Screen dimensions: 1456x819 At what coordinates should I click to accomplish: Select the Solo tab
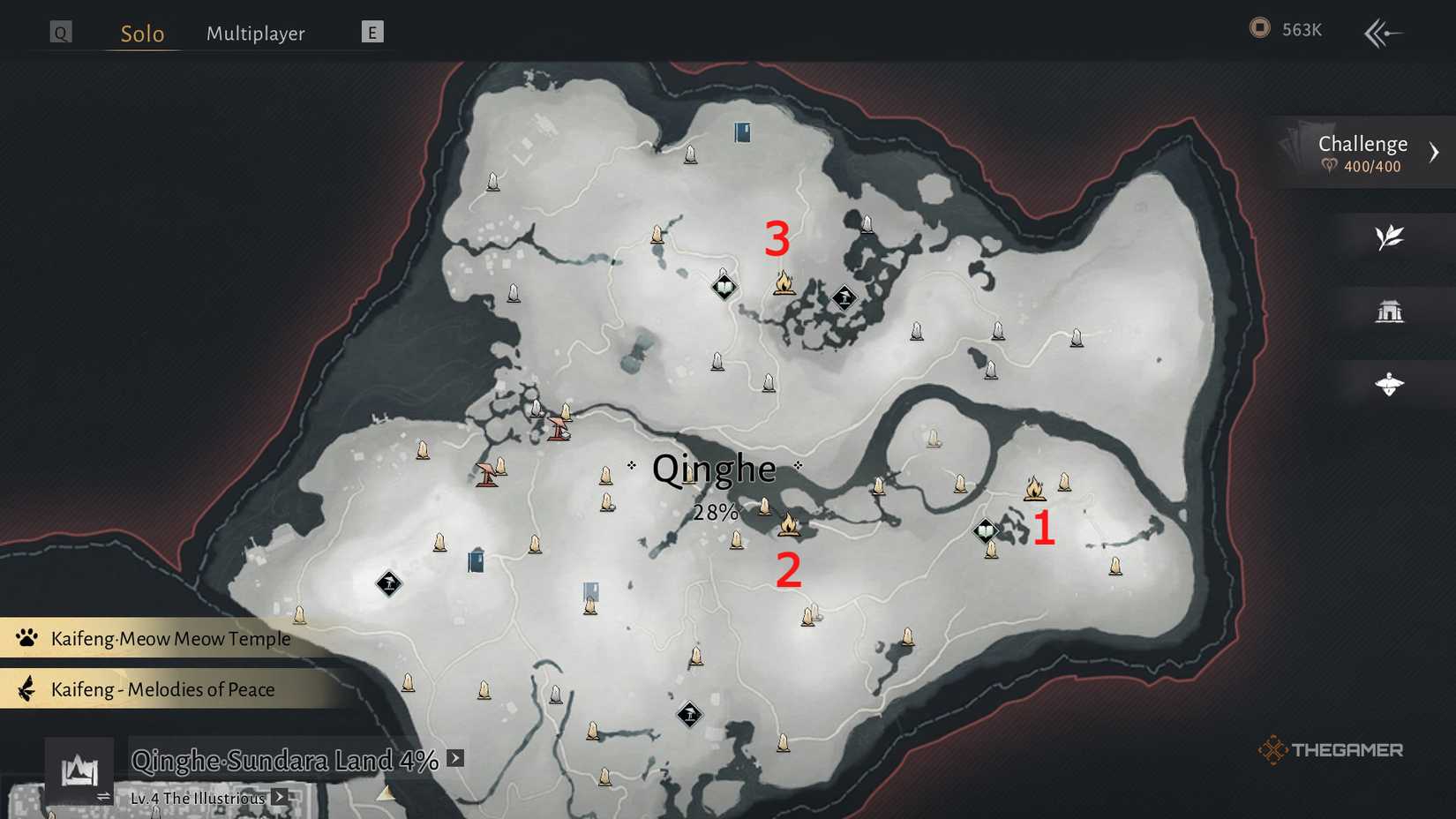(x=141, y=34)
